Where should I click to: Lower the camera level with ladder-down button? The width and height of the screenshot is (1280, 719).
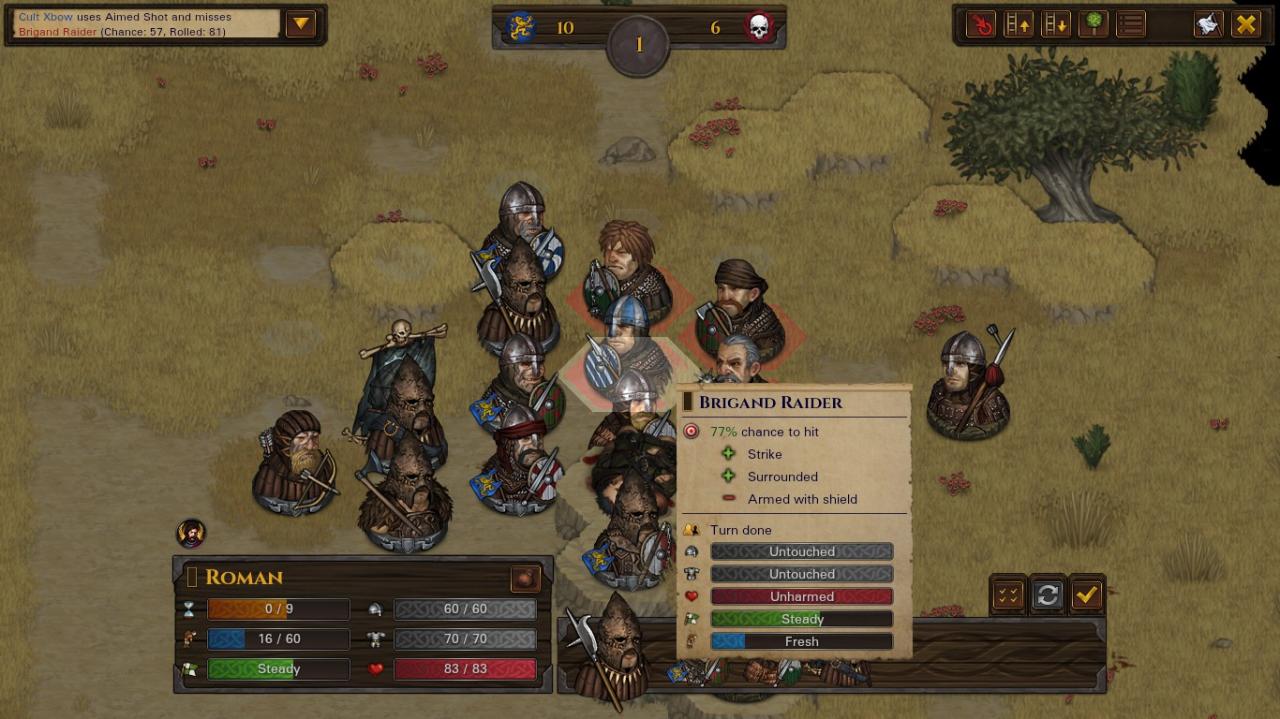(x=1055, y=24)
